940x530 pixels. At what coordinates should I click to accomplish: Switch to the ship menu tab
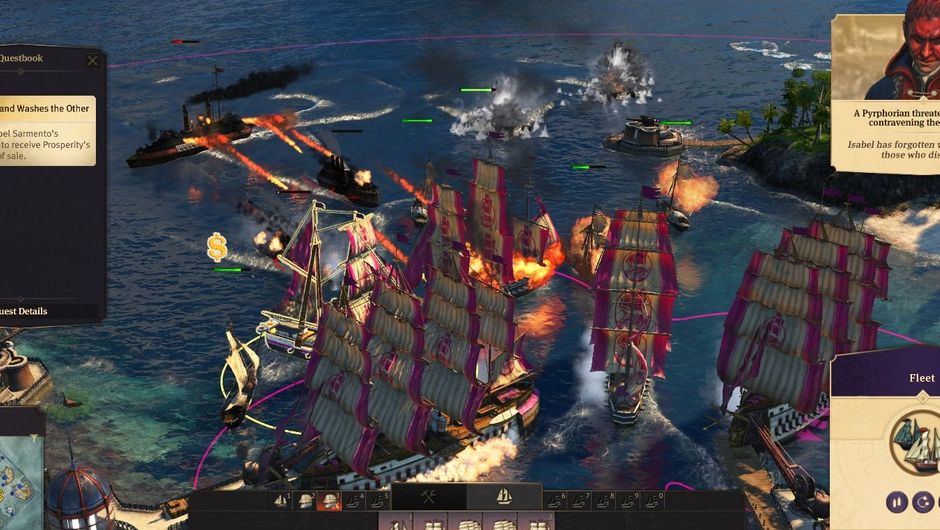pos(504,497)
